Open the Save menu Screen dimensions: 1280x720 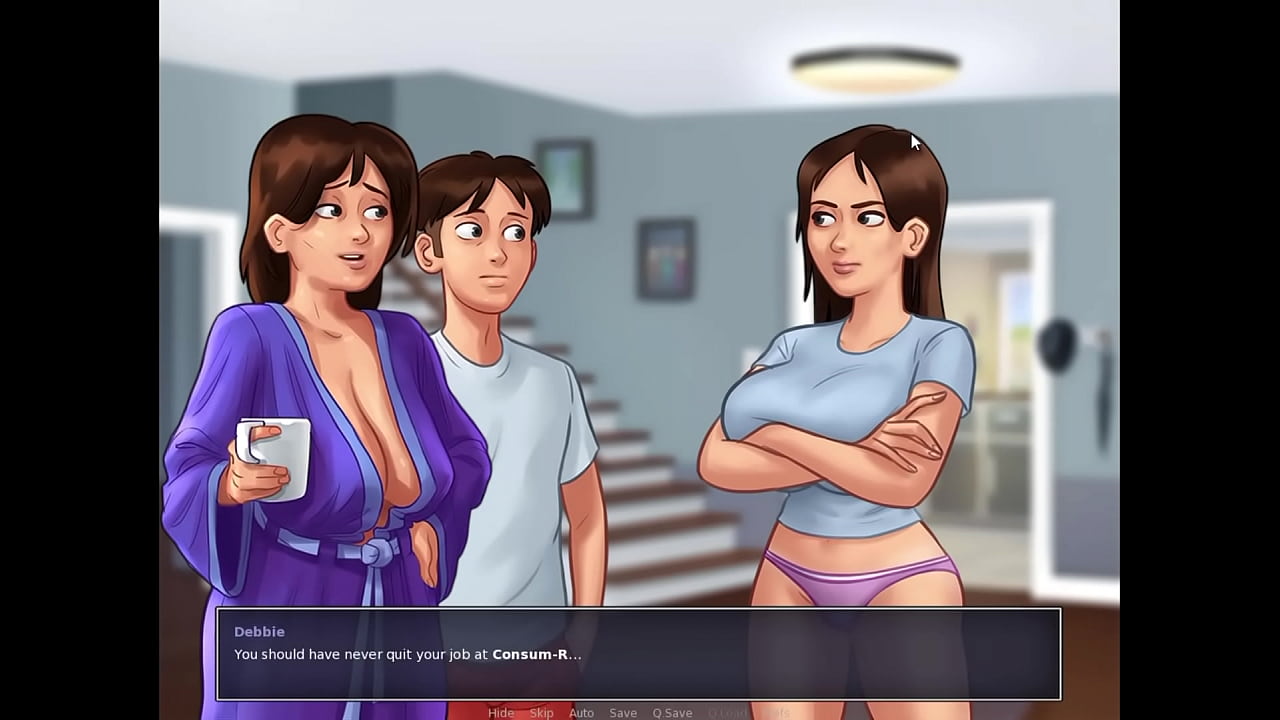click(623, 712)
